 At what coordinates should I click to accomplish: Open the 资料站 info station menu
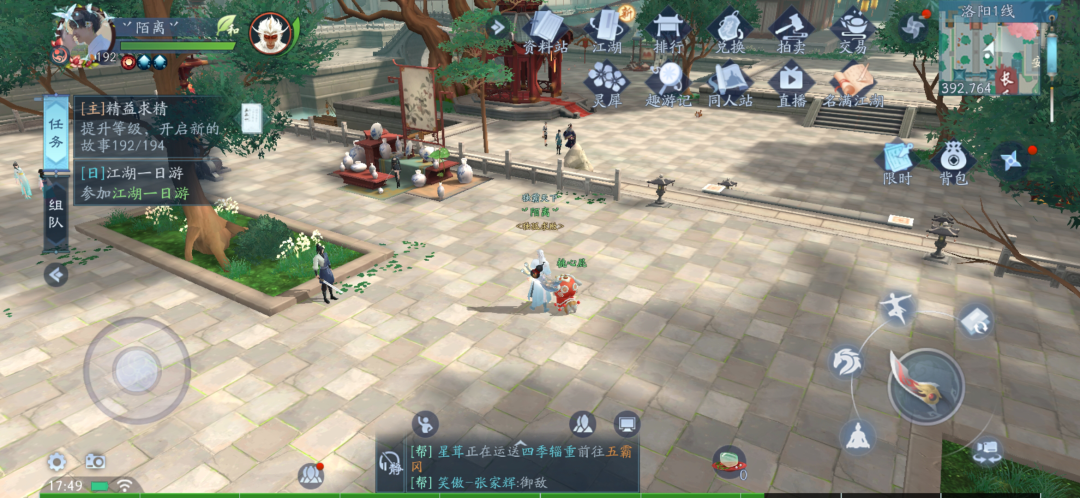tap(545, 30)
